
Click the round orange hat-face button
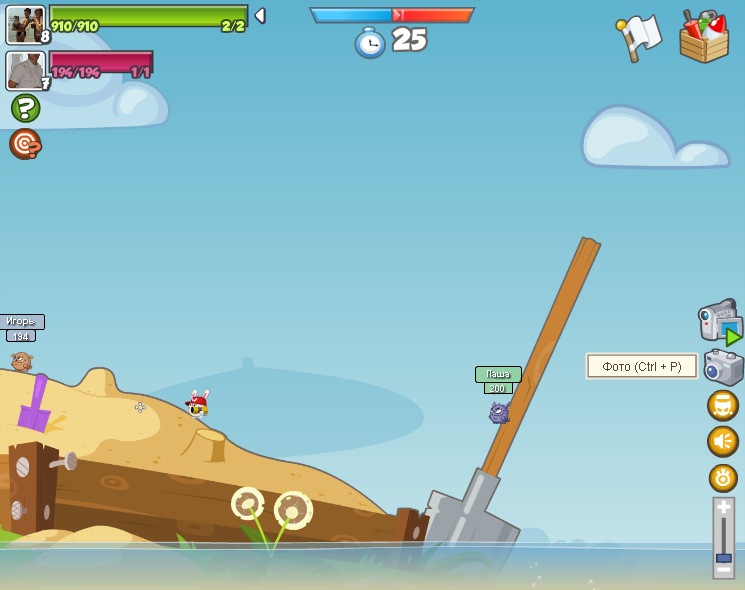tap(723, 405)
